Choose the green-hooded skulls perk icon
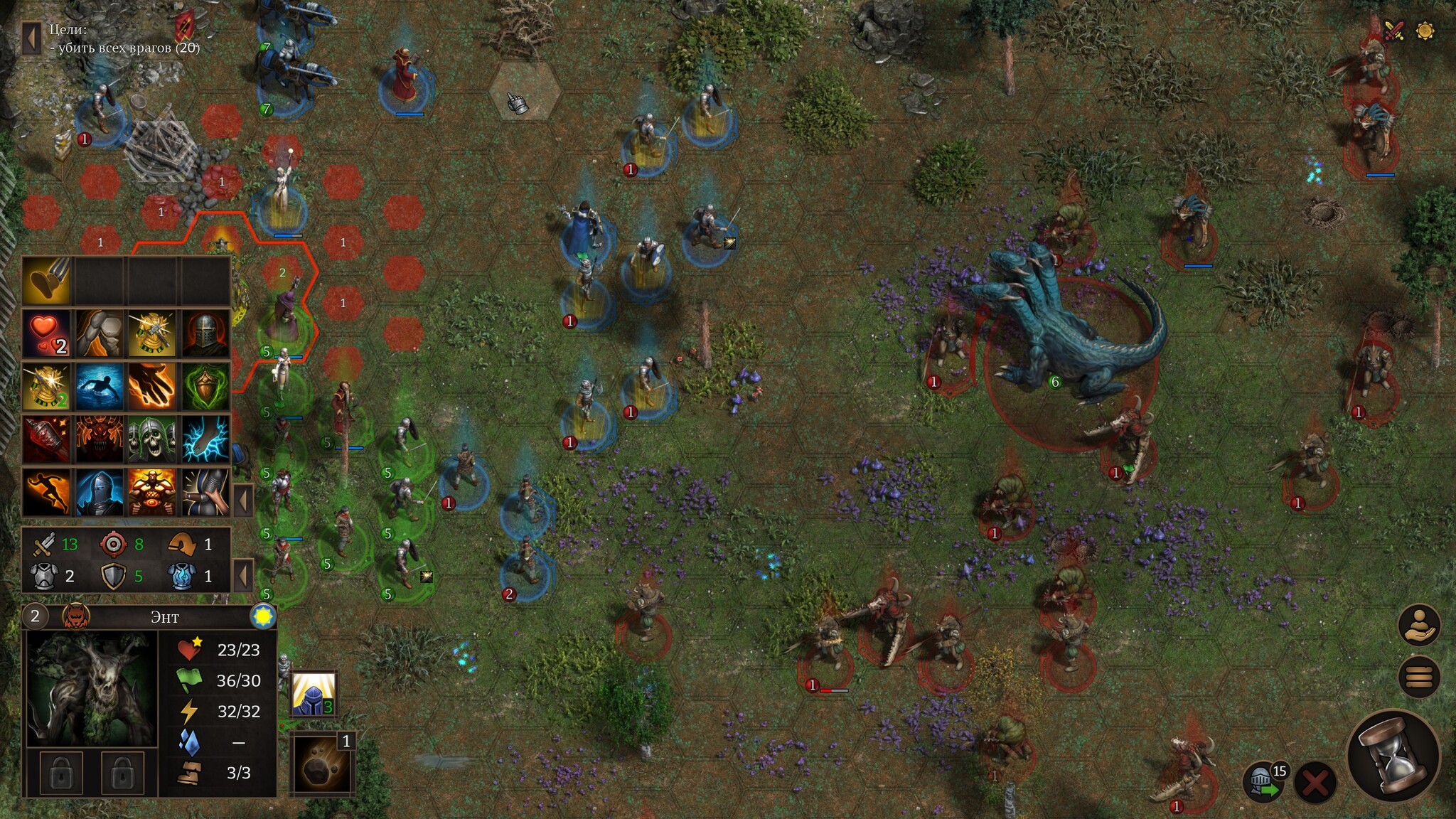This screenshot has height=819, width=1456. coord(153,439)
